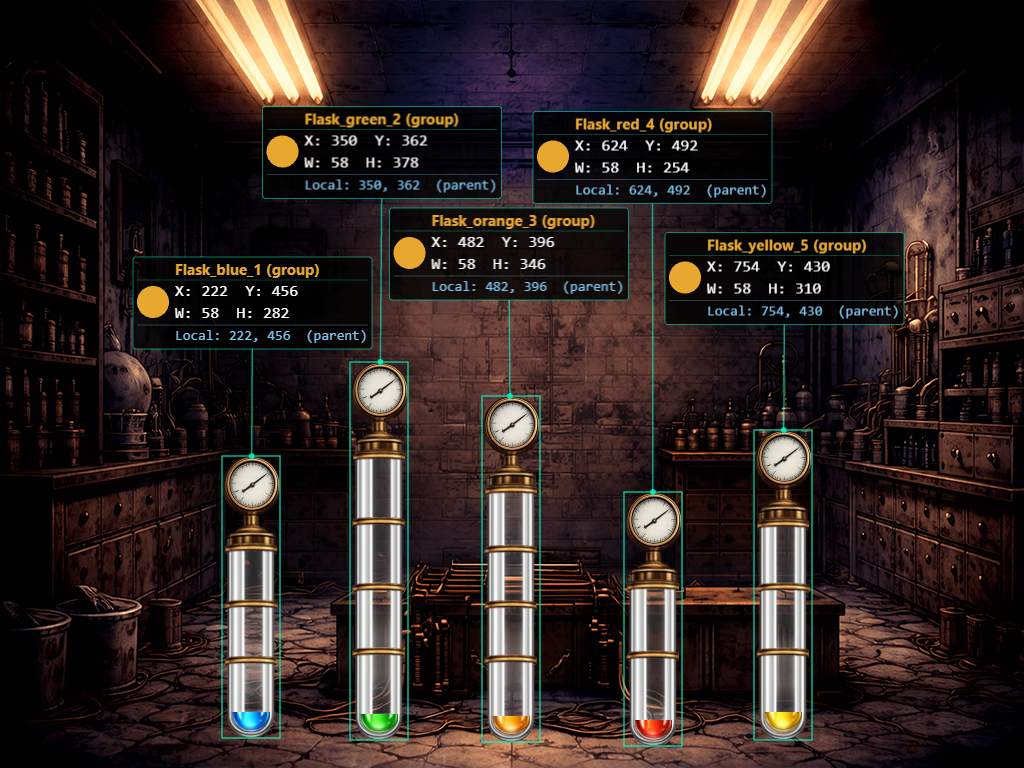Choose the yellow flask
The width and height of the screenshot is (1024, 768).
[783, 585]
